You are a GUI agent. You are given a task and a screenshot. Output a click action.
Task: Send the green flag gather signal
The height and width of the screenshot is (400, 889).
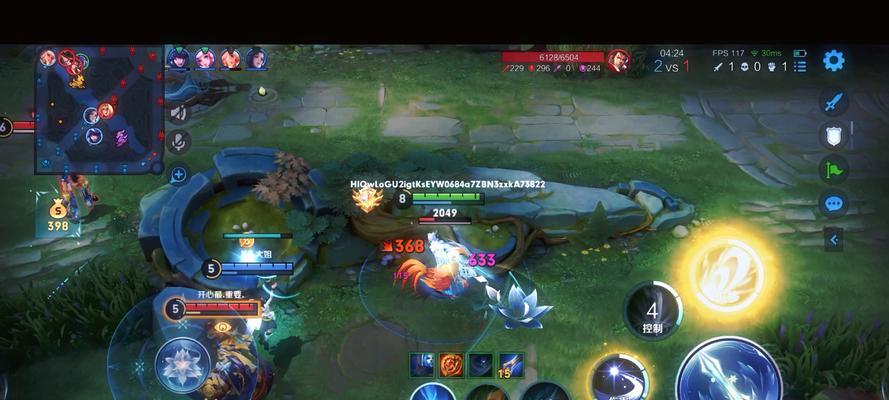[833, 169]
